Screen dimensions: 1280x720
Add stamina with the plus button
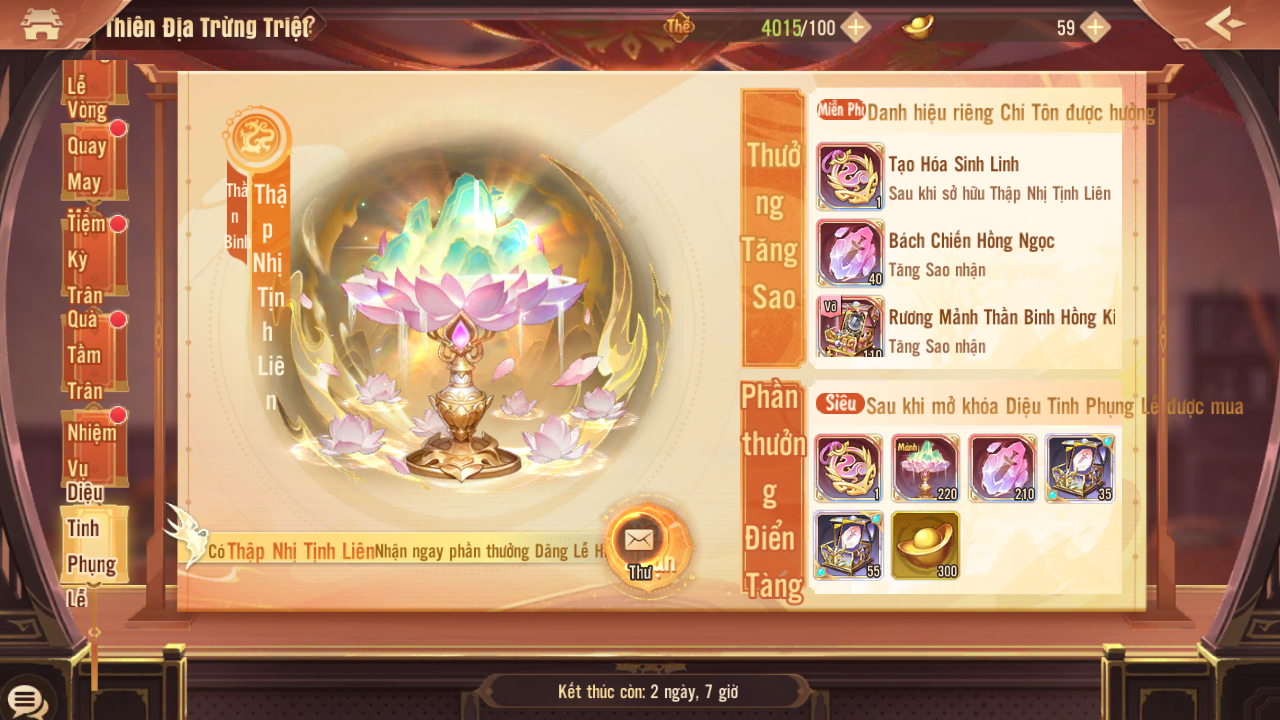(x=855, y=27)
